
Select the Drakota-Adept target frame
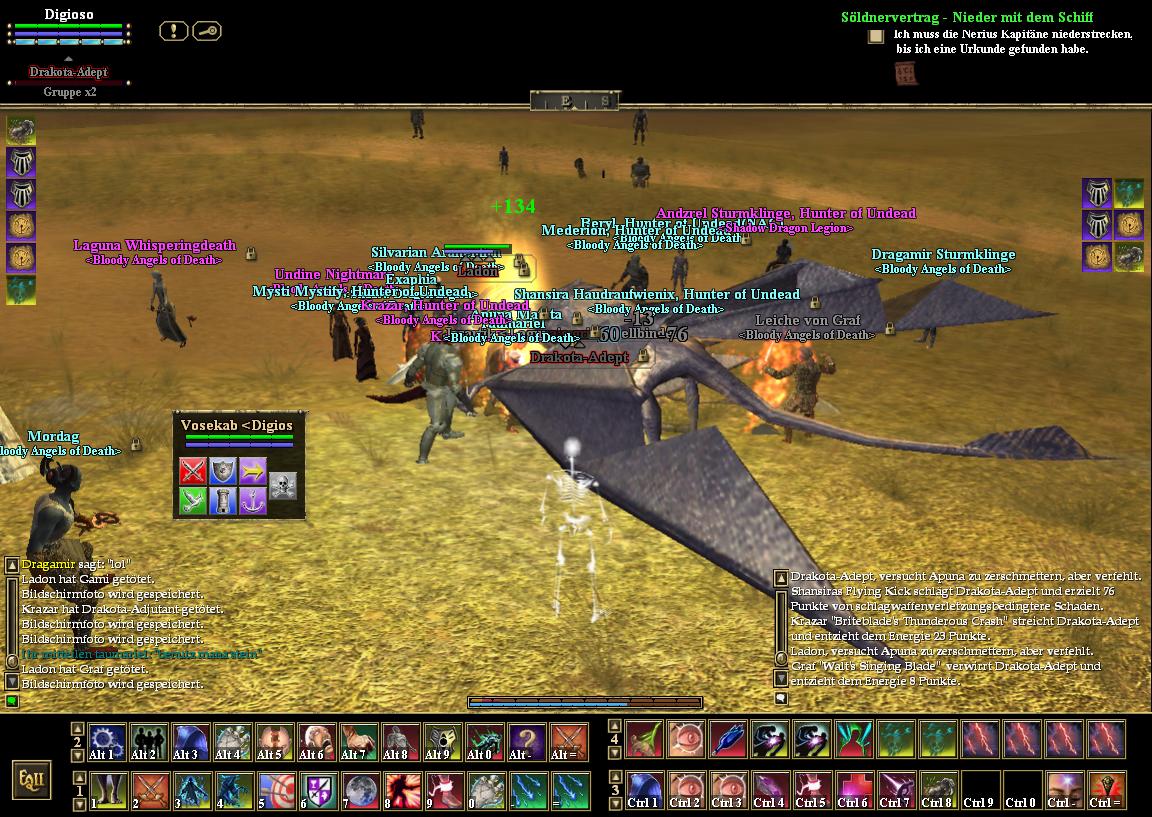(68, 72)
